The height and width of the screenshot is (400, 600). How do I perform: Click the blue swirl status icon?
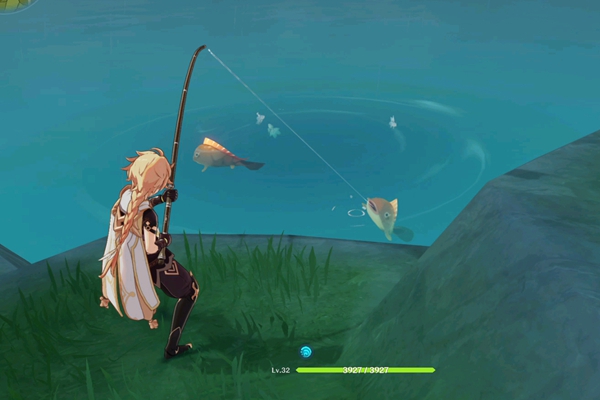pyautogui.click(x=306, y=352)
